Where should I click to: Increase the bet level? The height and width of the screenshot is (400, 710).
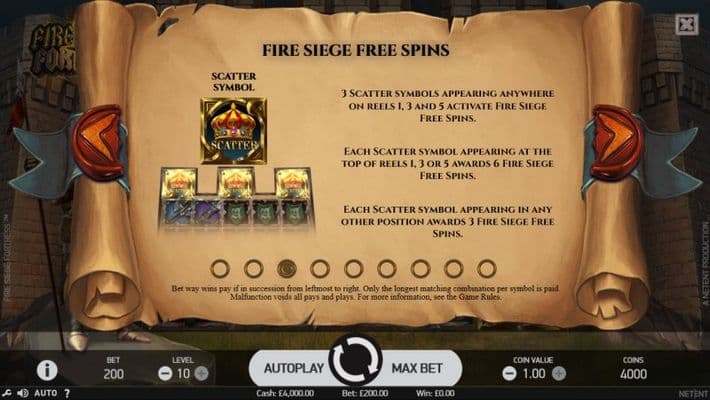click(x=201, y=373)
